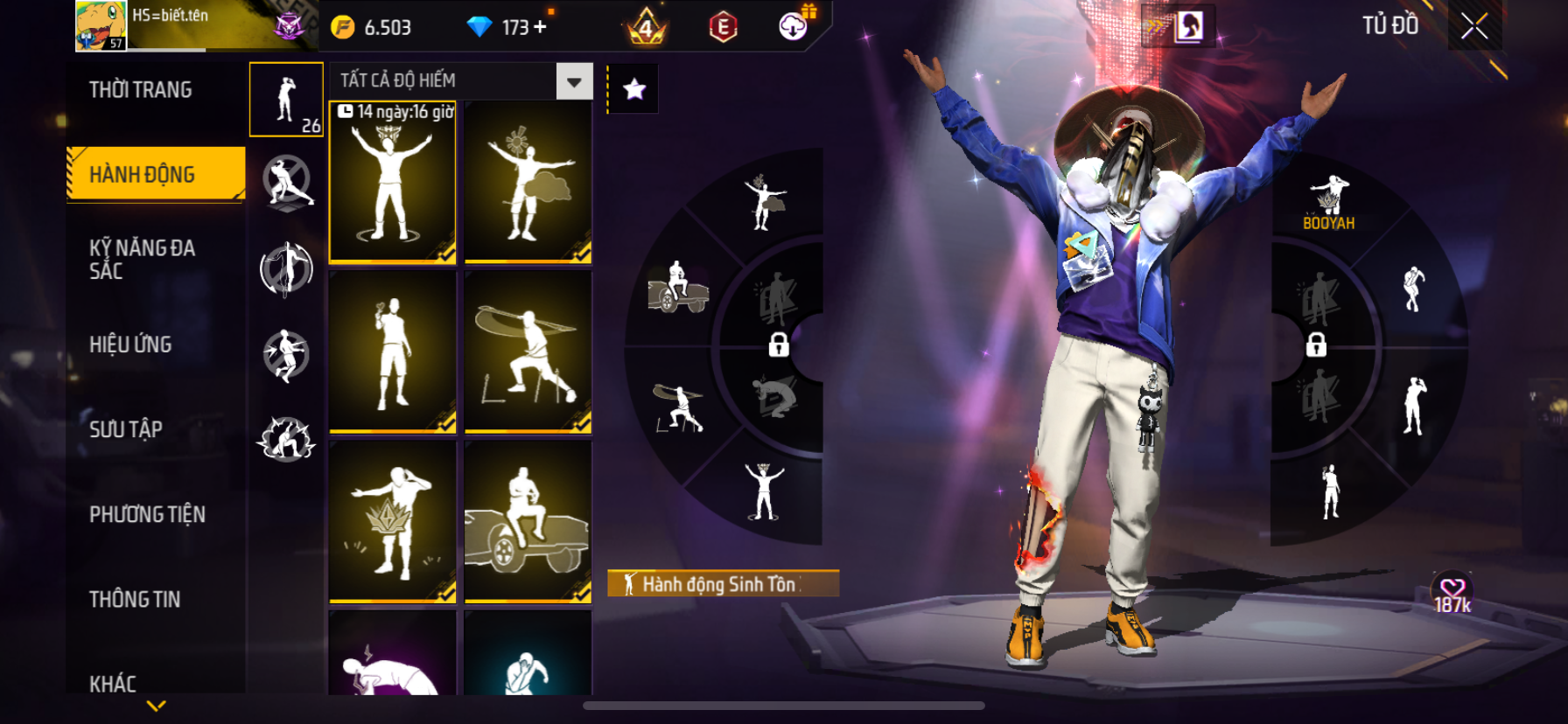Add more diamonds with the plus
The height and width of the screenshot is (724, 1568).
click(541, 27)
